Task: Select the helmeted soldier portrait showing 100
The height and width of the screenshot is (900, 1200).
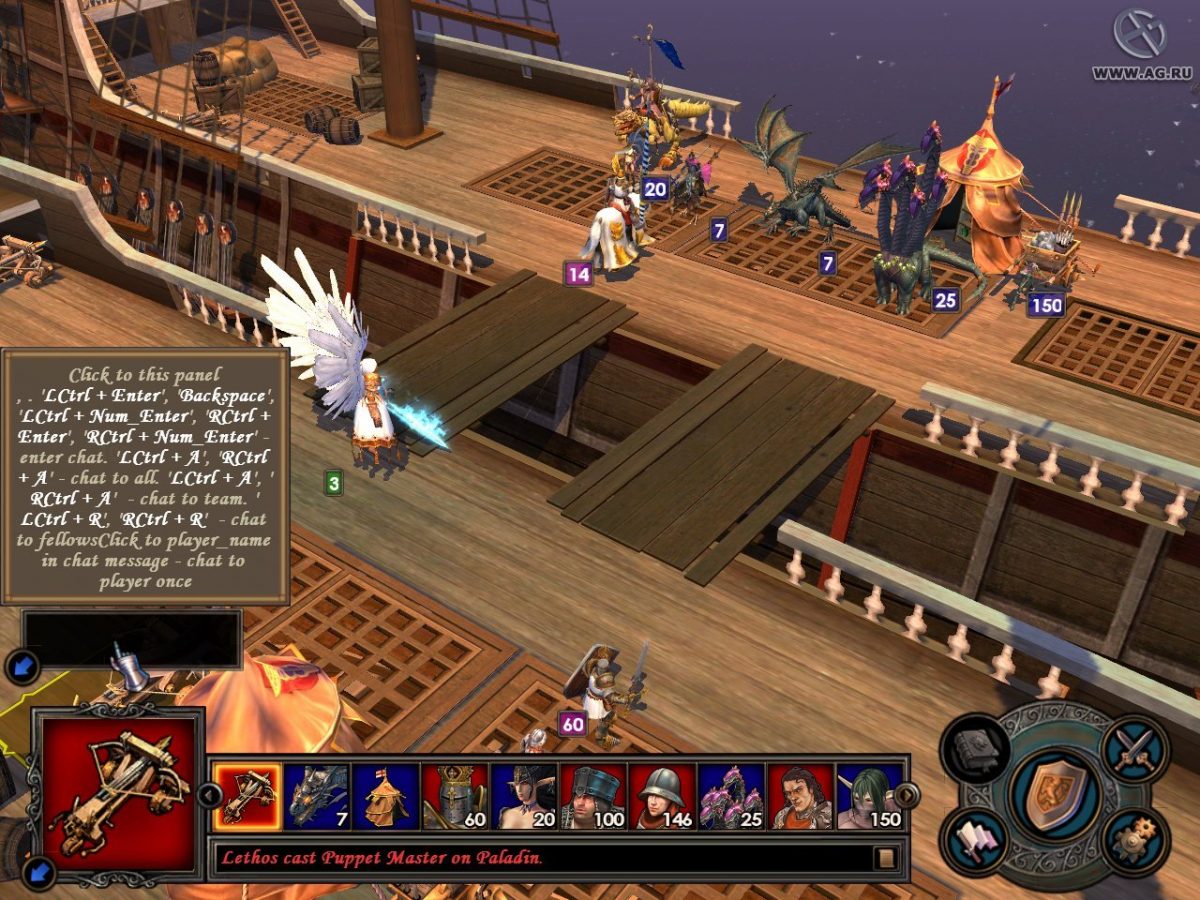Action: click(x=593, y=796)
